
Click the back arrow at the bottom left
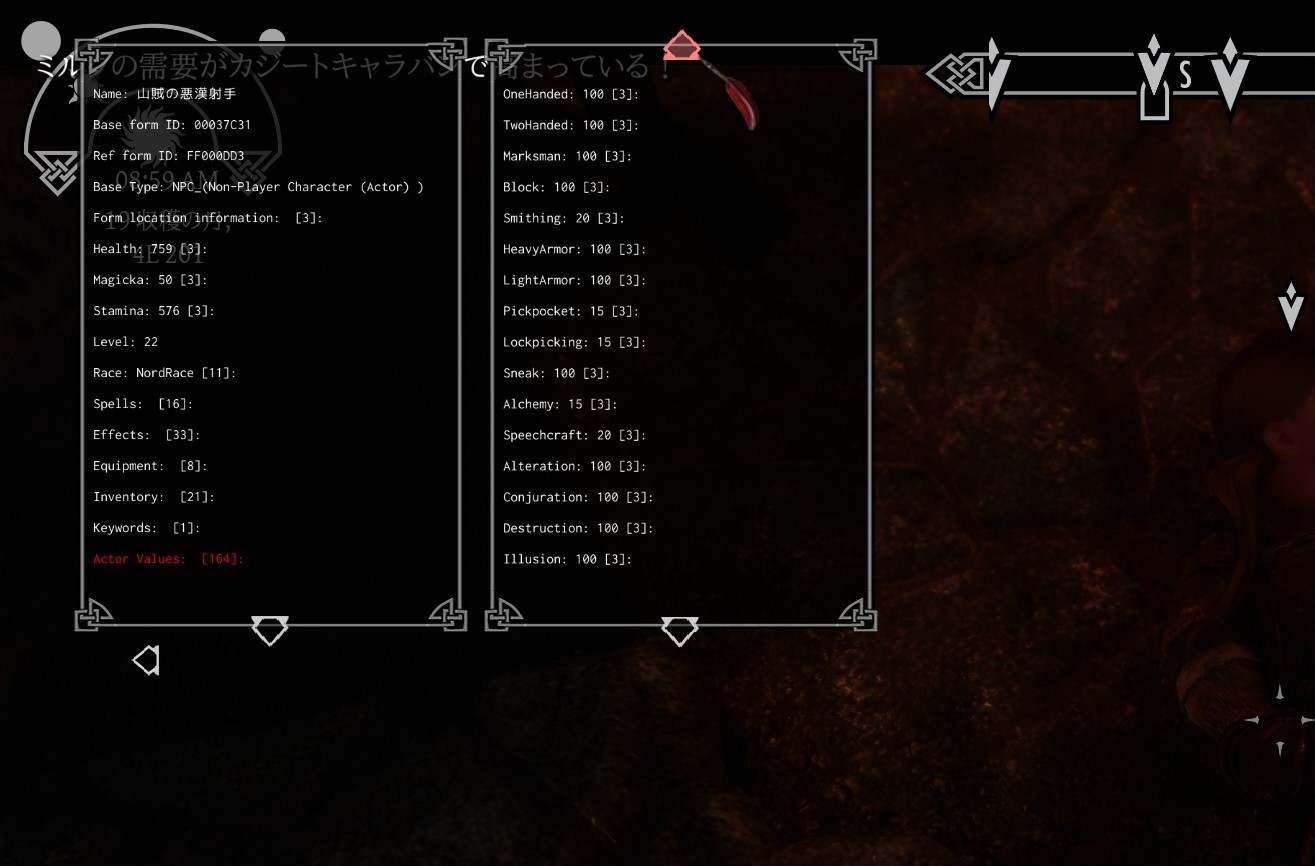pos(146,660)
